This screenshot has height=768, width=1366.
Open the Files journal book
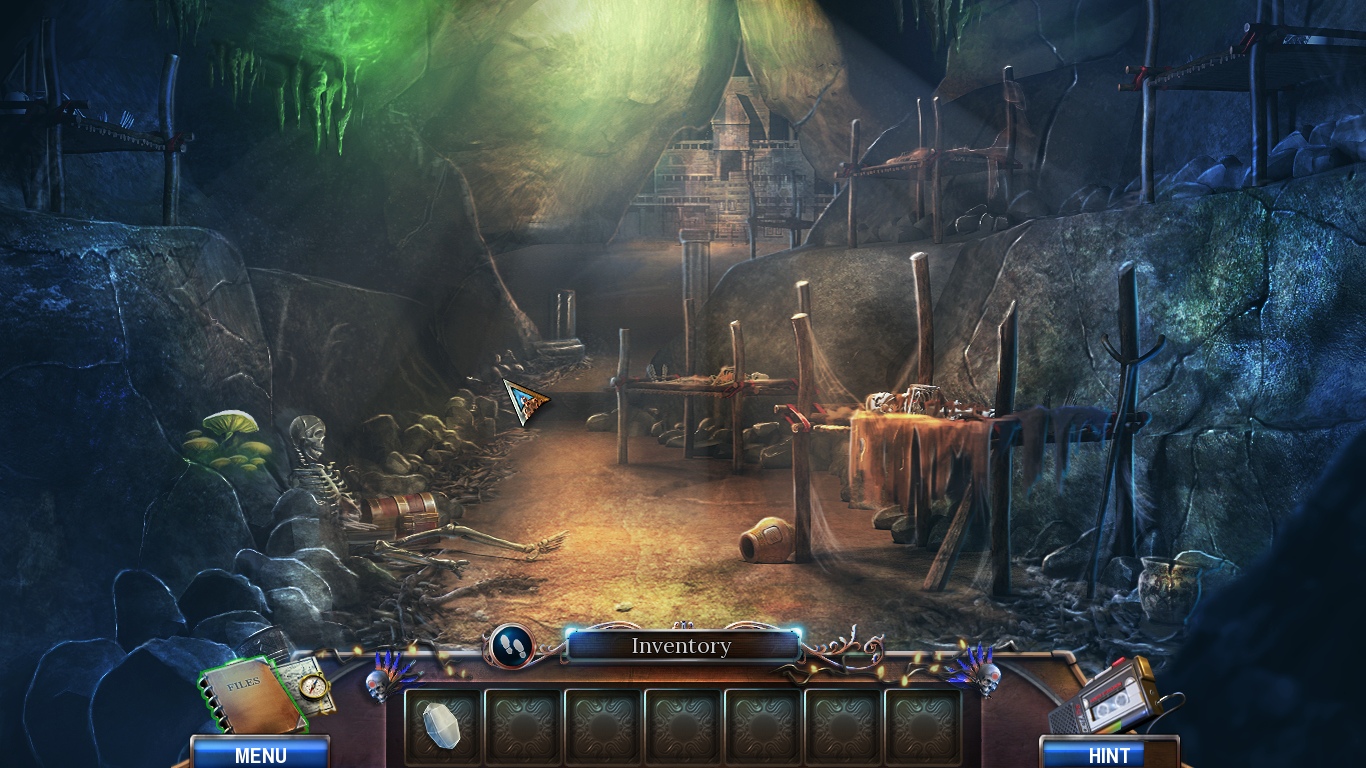tap(250, 695)
